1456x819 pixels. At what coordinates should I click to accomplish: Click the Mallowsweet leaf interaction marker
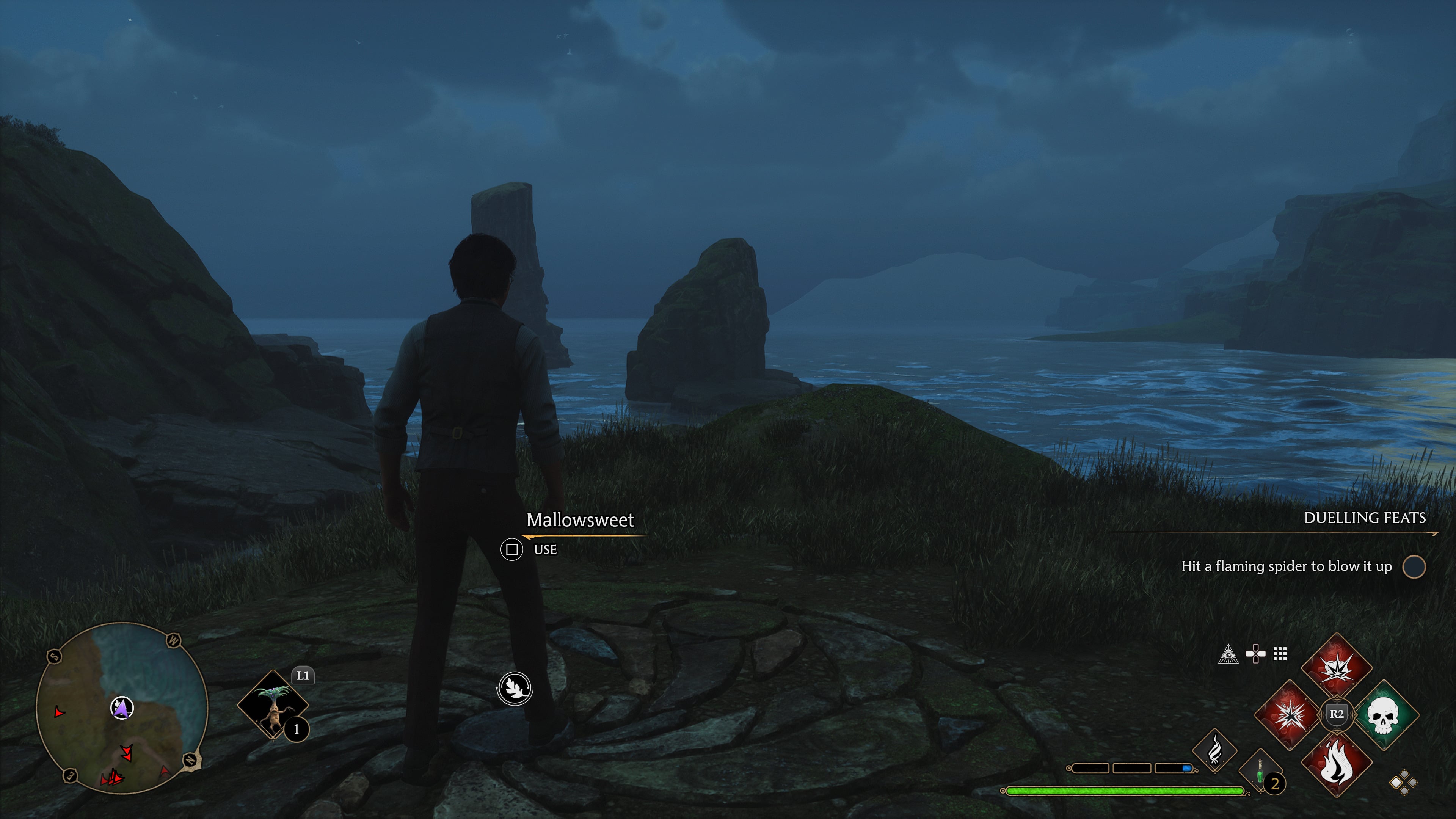(515, 689)
